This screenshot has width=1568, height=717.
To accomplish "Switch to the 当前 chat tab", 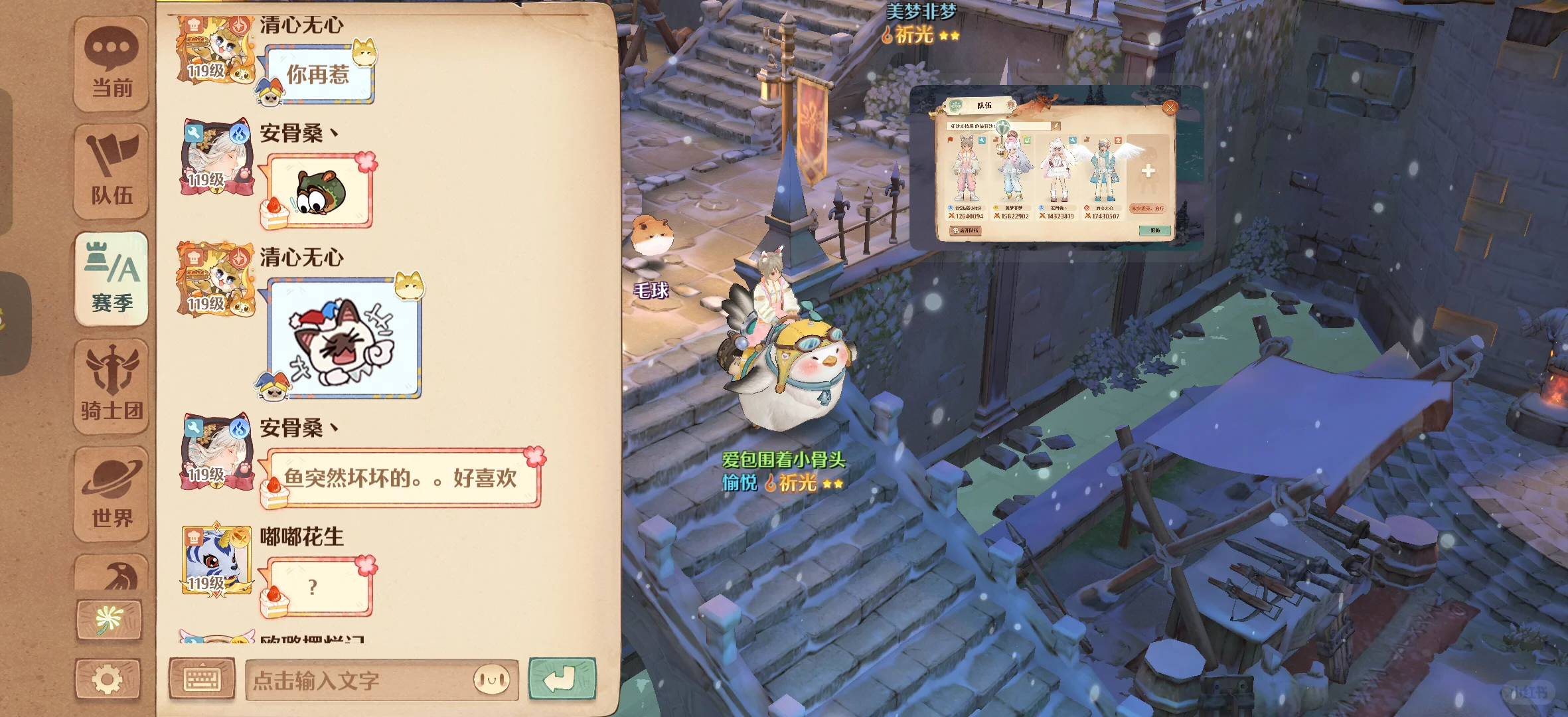I will pos(110,63).
